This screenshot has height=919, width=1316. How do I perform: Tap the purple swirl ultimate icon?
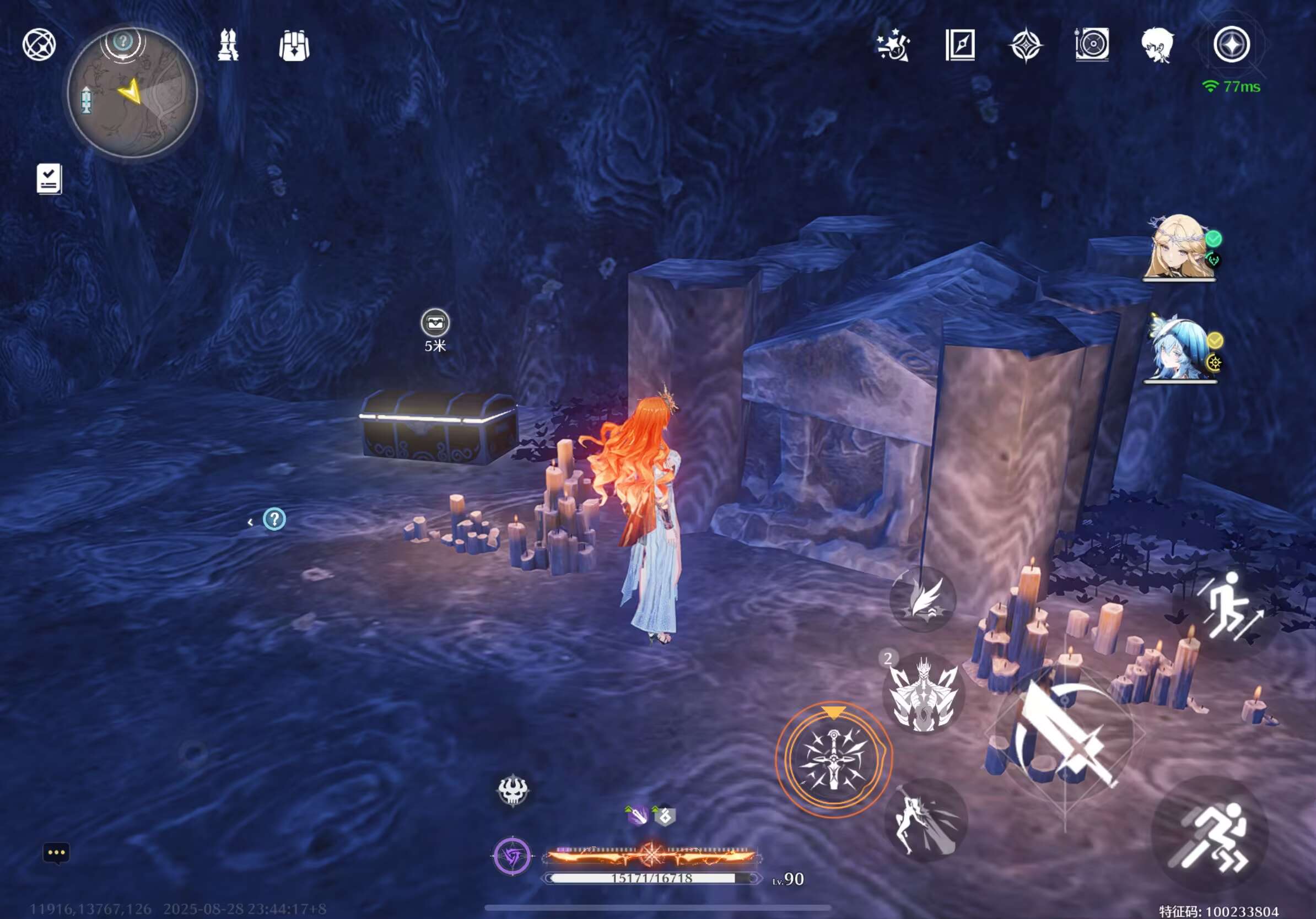513,857
